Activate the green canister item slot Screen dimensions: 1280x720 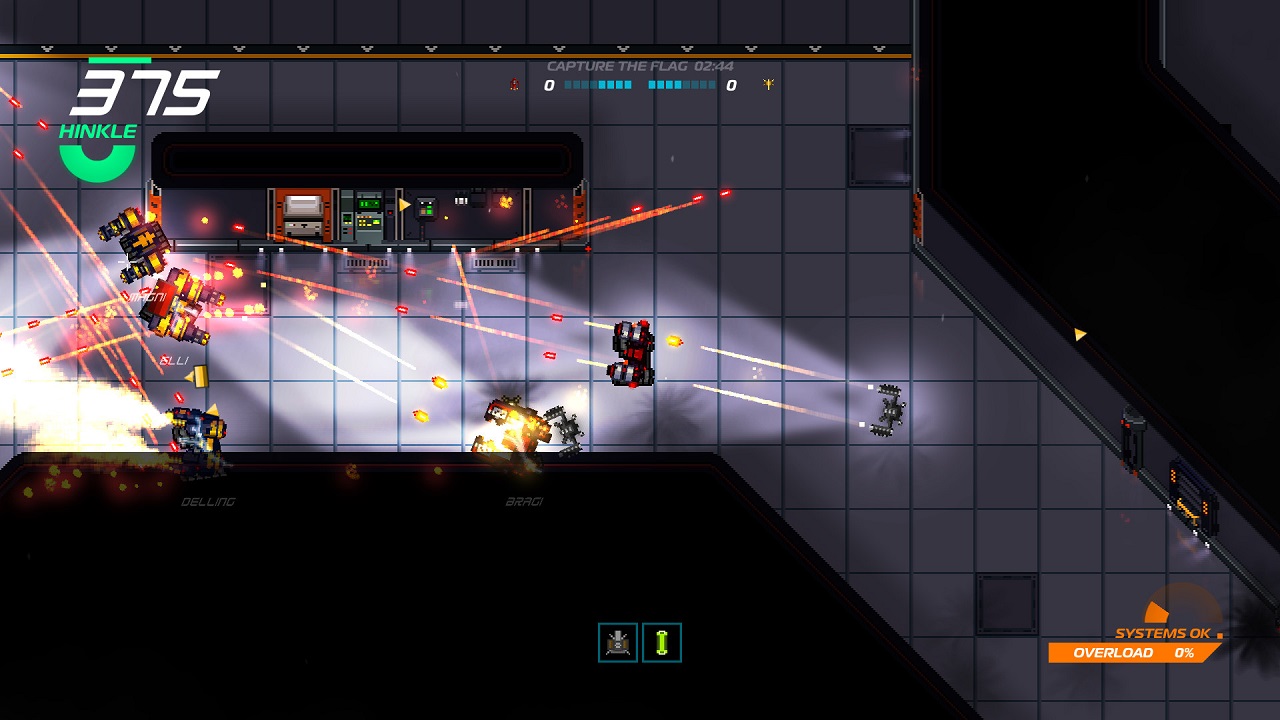click(x=662, y=643)
